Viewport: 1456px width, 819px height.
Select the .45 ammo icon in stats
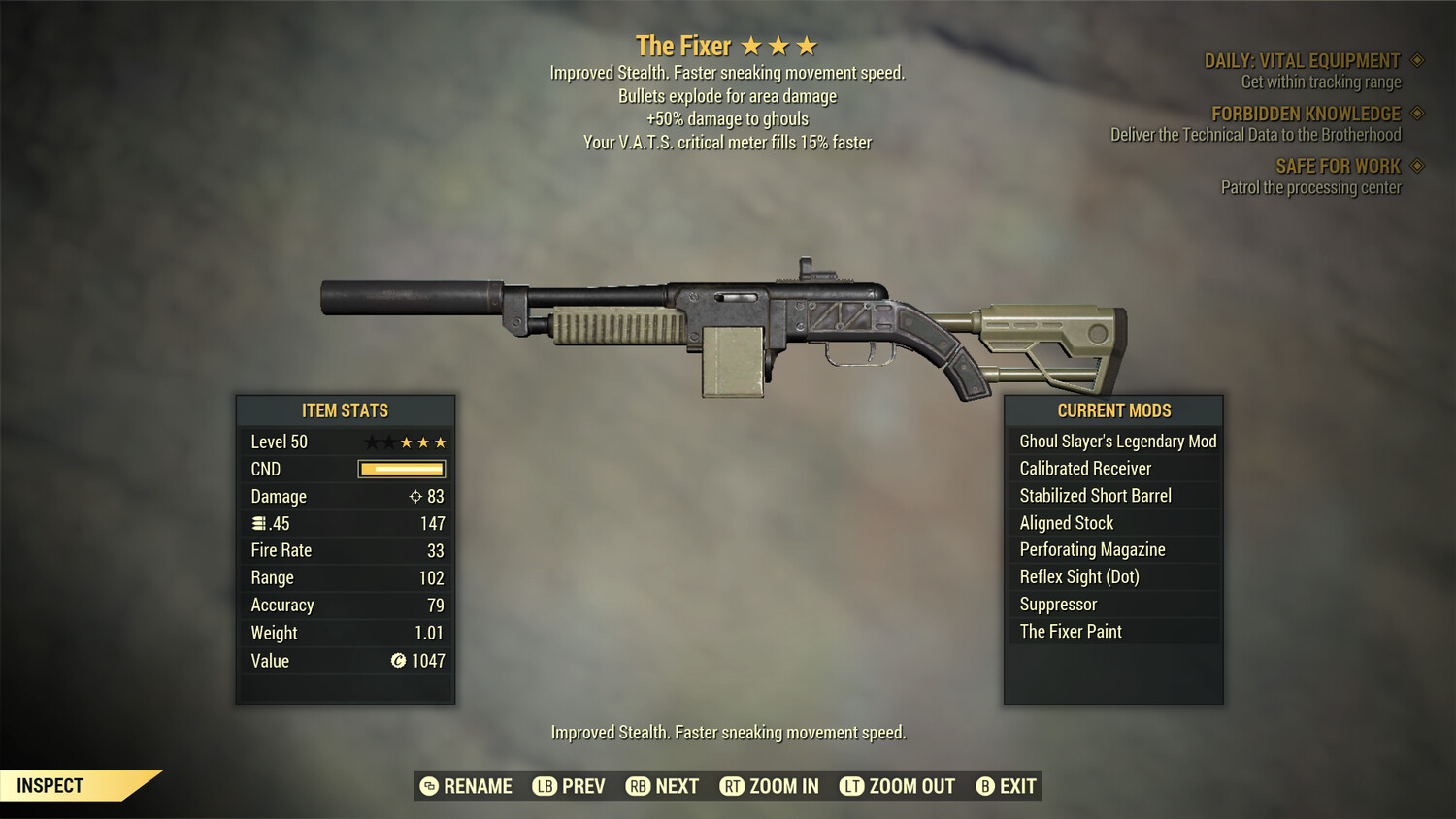click(259, 523)
